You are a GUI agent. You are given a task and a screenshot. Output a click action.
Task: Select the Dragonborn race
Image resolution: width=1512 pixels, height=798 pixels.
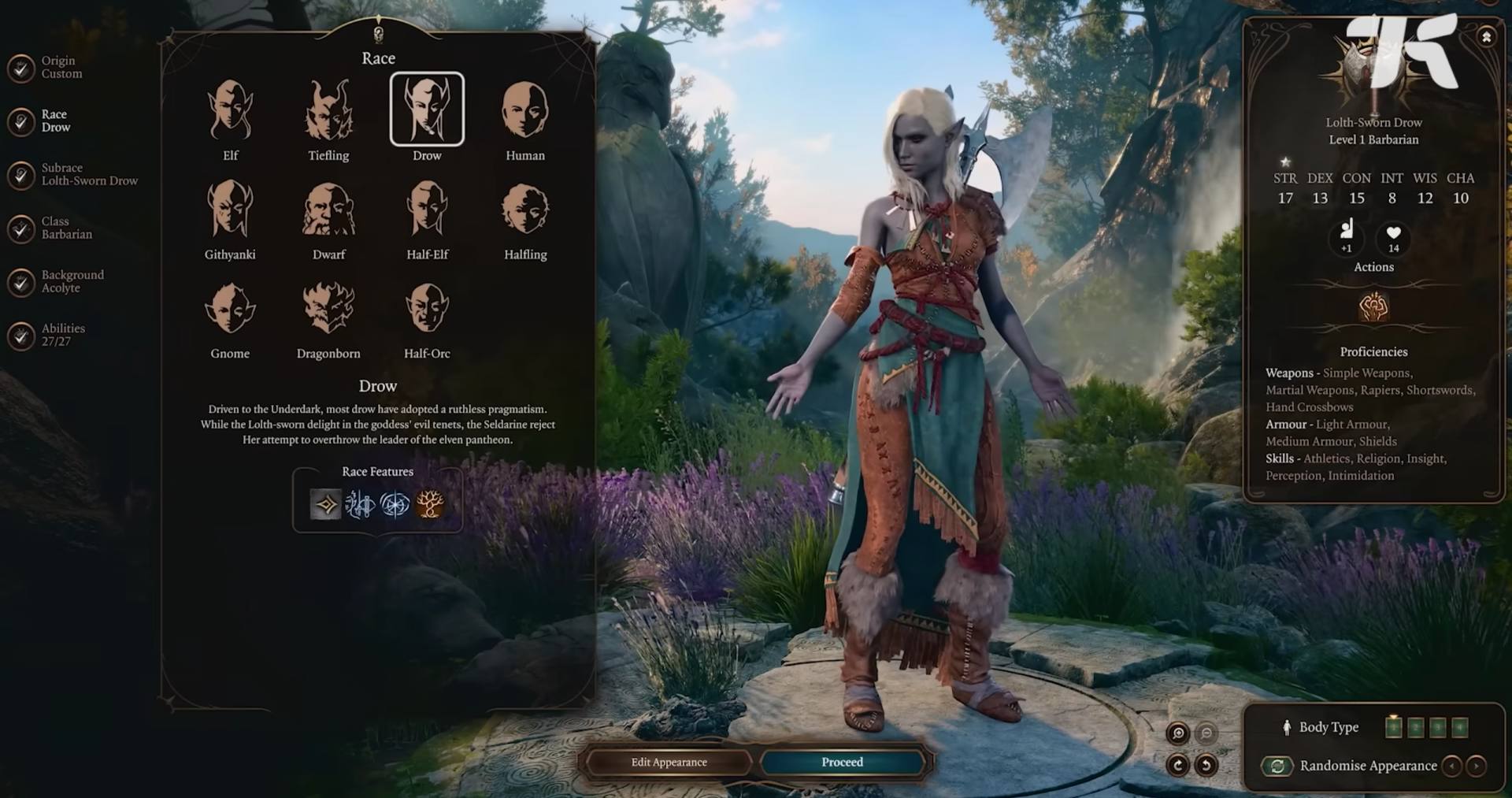328,309
